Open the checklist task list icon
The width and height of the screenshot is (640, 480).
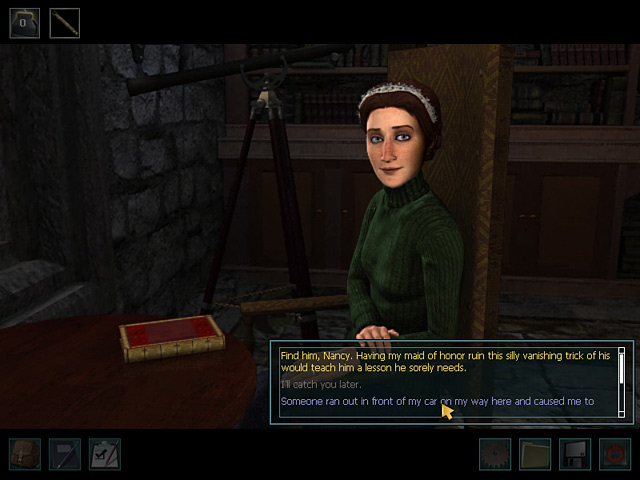[x=104, y=454]
